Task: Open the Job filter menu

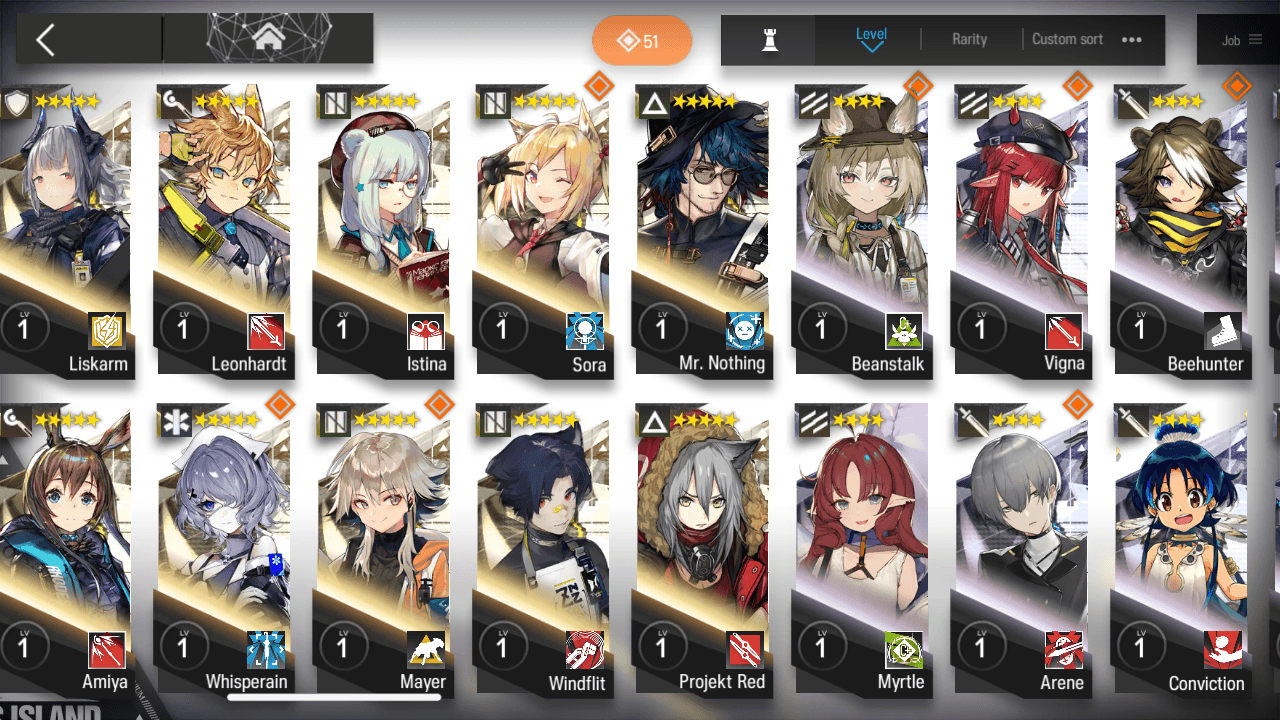Action: pyautogui.click(x=1241, y=40)
